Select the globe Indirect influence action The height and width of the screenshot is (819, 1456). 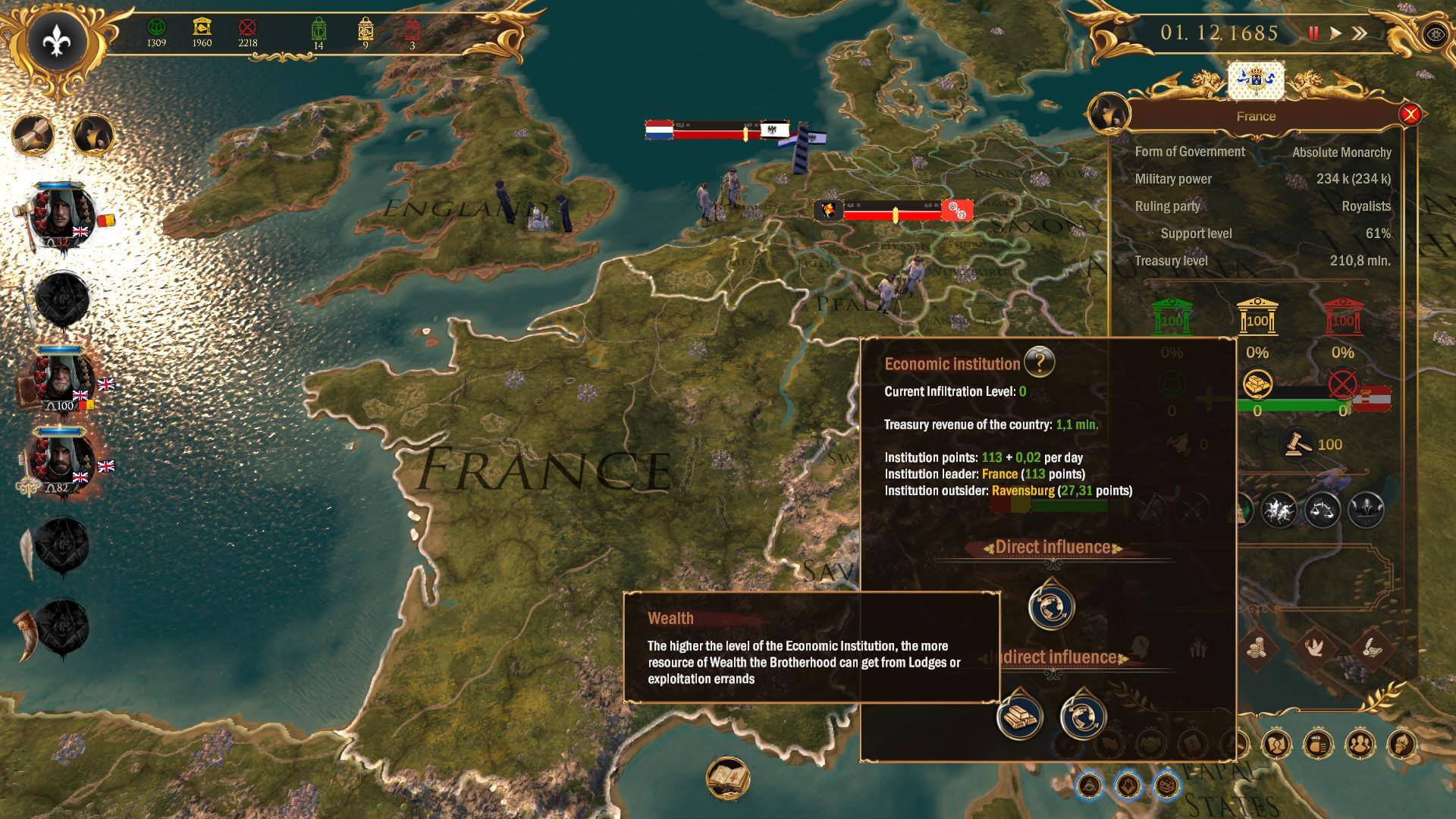click(1083, 715)
